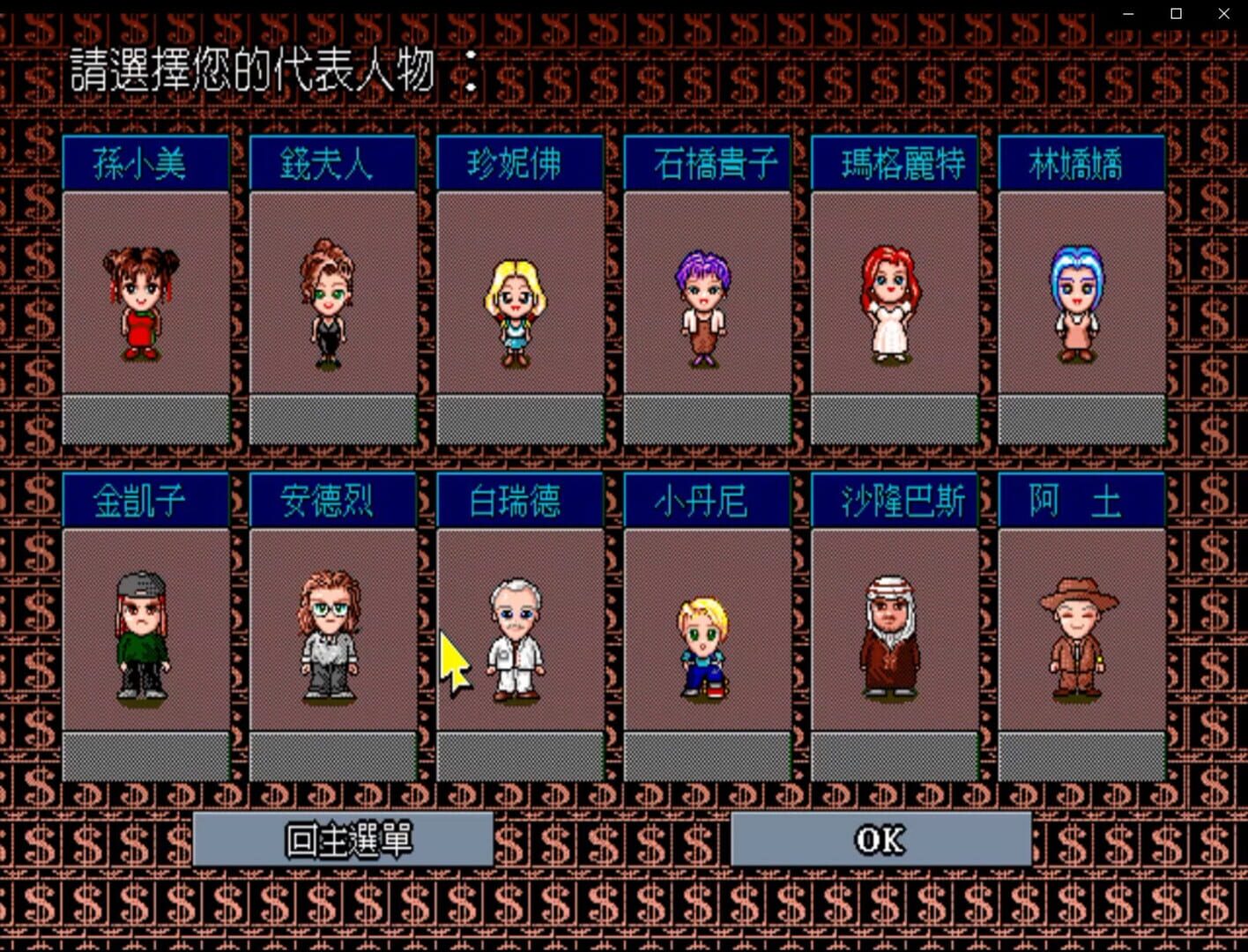
Task: Select character 孫小美 (Sun Xiaomei)
Action: pos(145,300)
